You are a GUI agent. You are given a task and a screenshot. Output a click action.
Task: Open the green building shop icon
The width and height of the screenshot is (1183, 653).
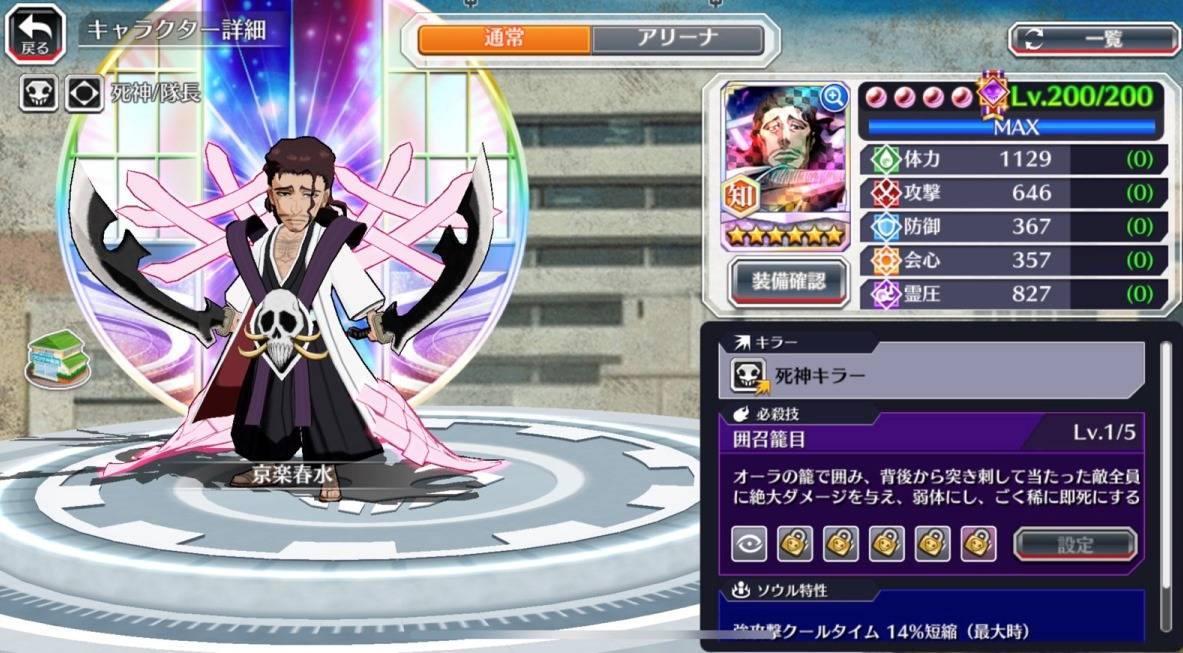point(58,358)
